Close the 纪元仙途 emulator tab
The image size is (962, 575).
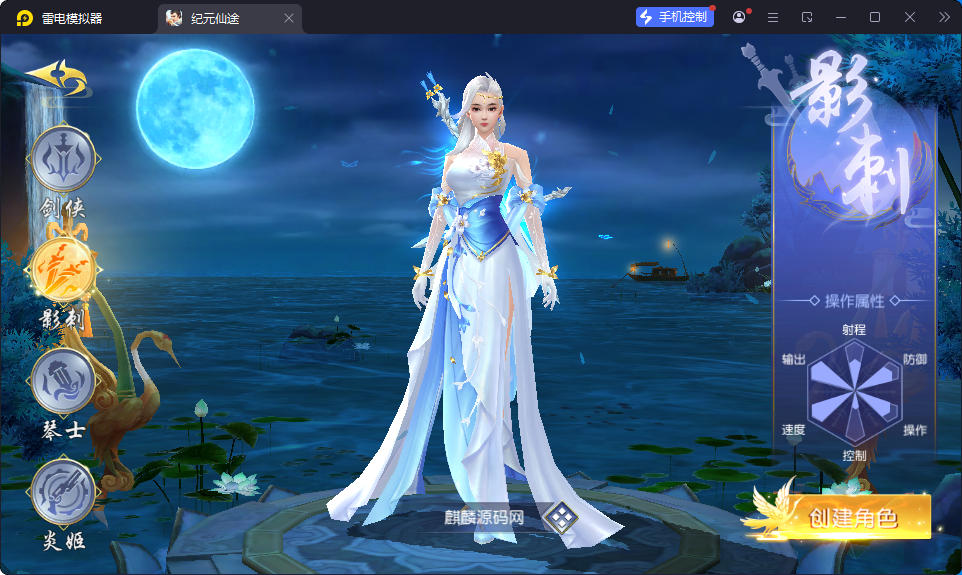289,18
